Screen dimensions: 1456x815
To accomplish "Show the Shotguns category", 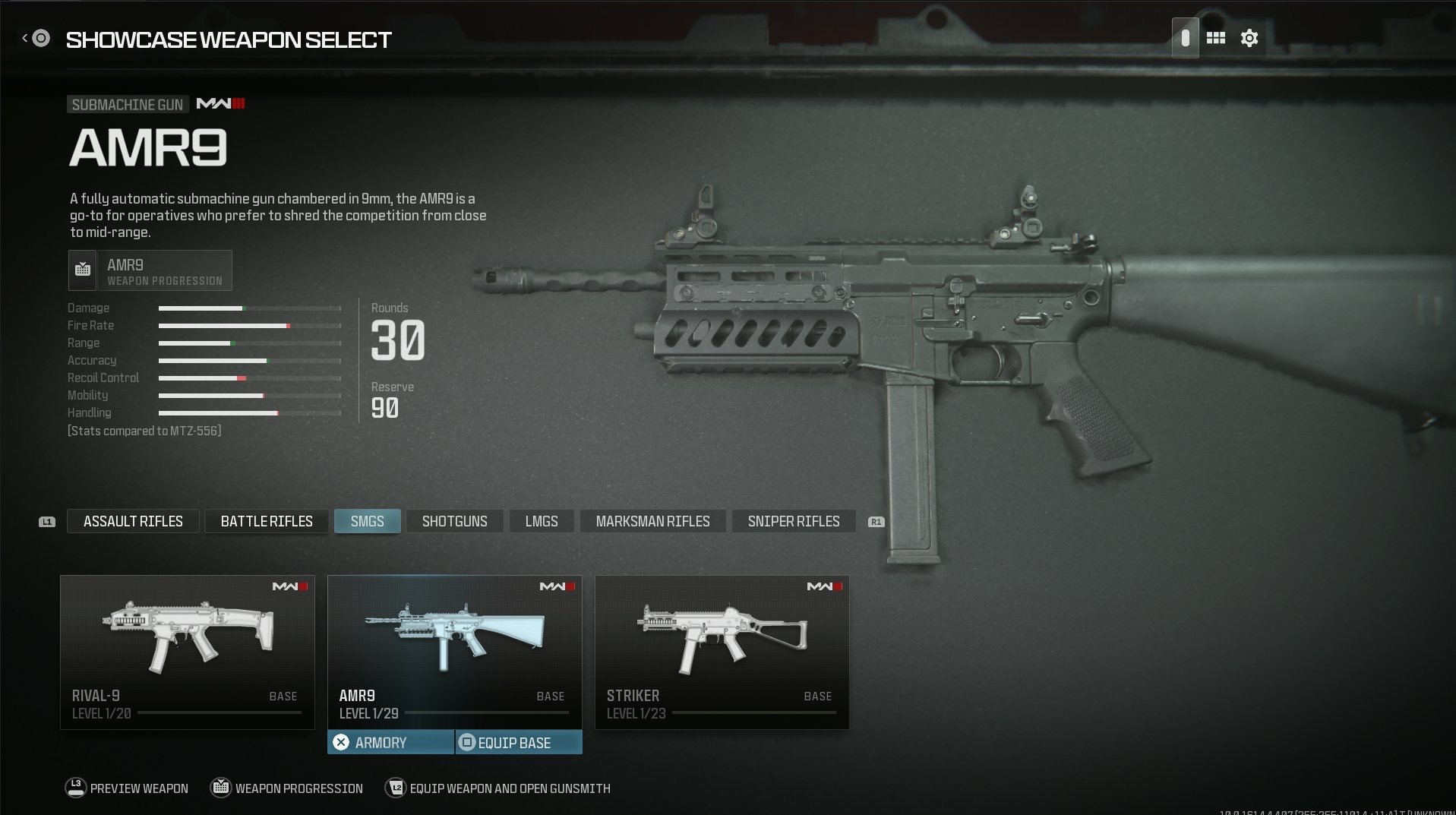I will tap(454, 521).
